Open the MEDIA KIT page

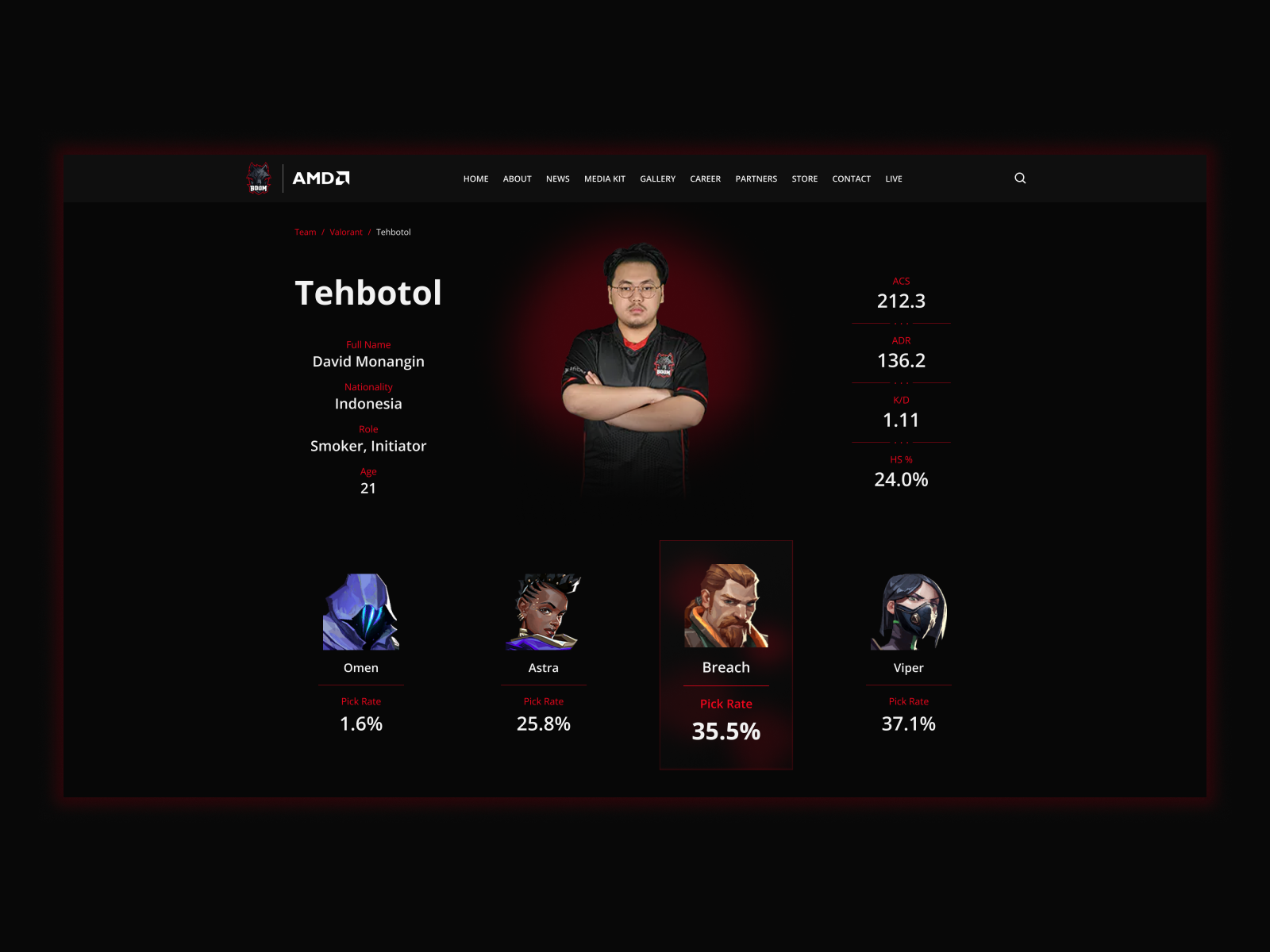(x=604, y=178)
